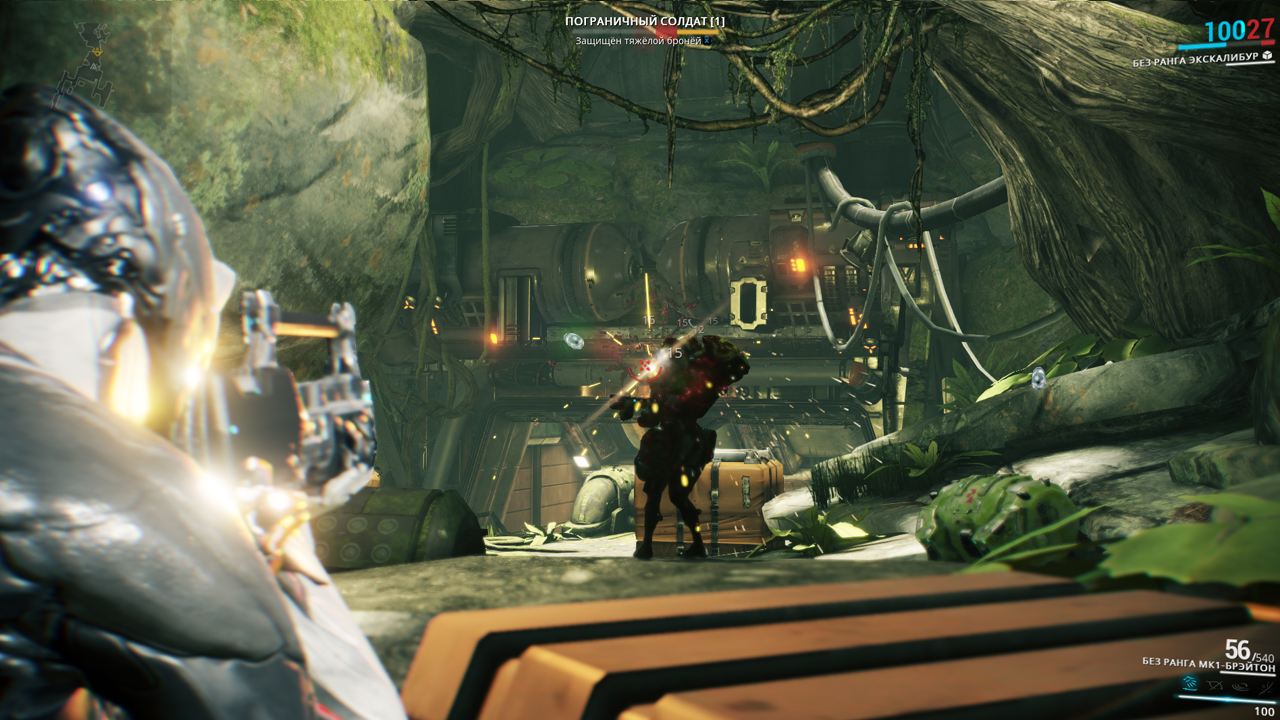This screenshot has width=1280, height=720.
Task: Open the minimap in the top-left corner
Action: pos(90,60)
